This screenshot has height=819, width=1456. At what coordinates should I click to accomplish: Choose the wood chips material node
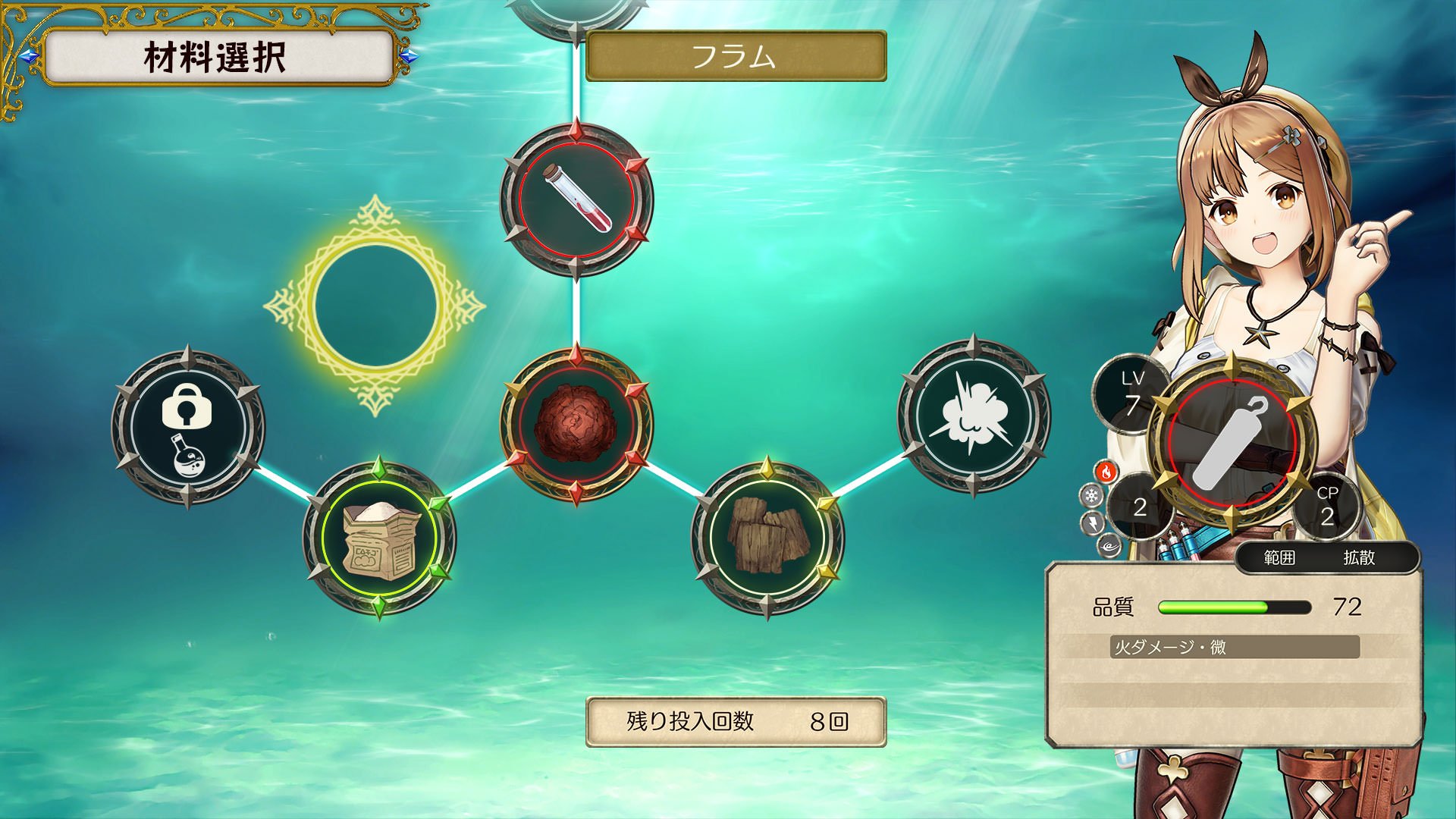(770, 529)
